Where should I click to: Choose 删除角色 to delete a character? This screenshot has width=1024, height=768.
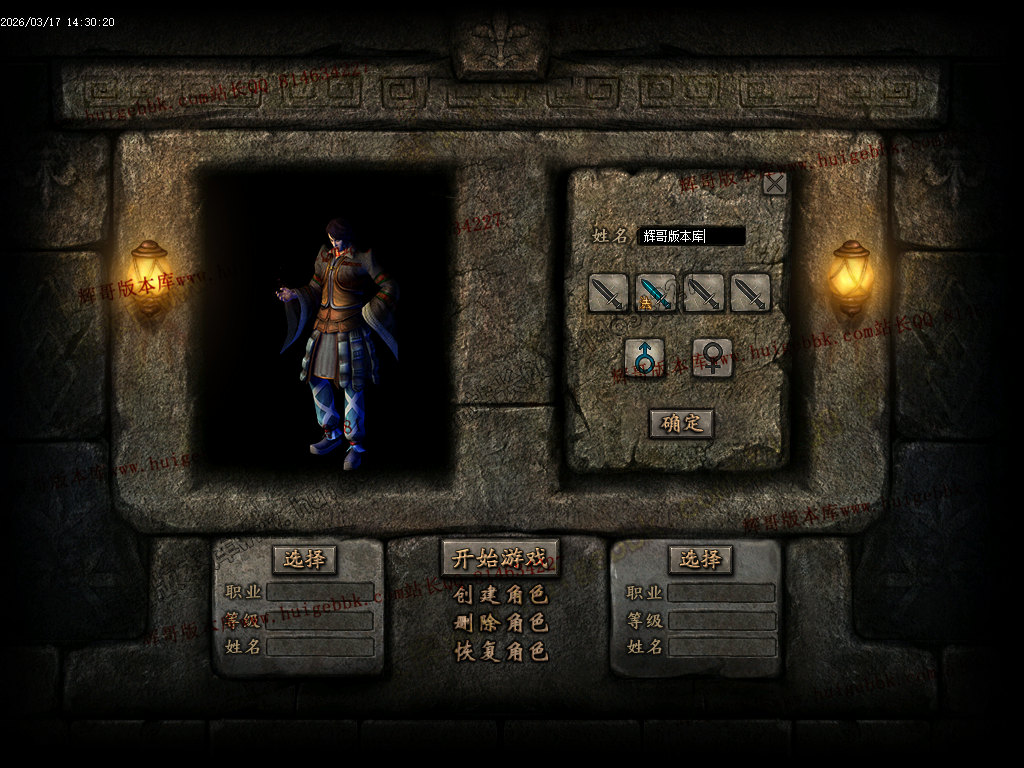[500, 623]
